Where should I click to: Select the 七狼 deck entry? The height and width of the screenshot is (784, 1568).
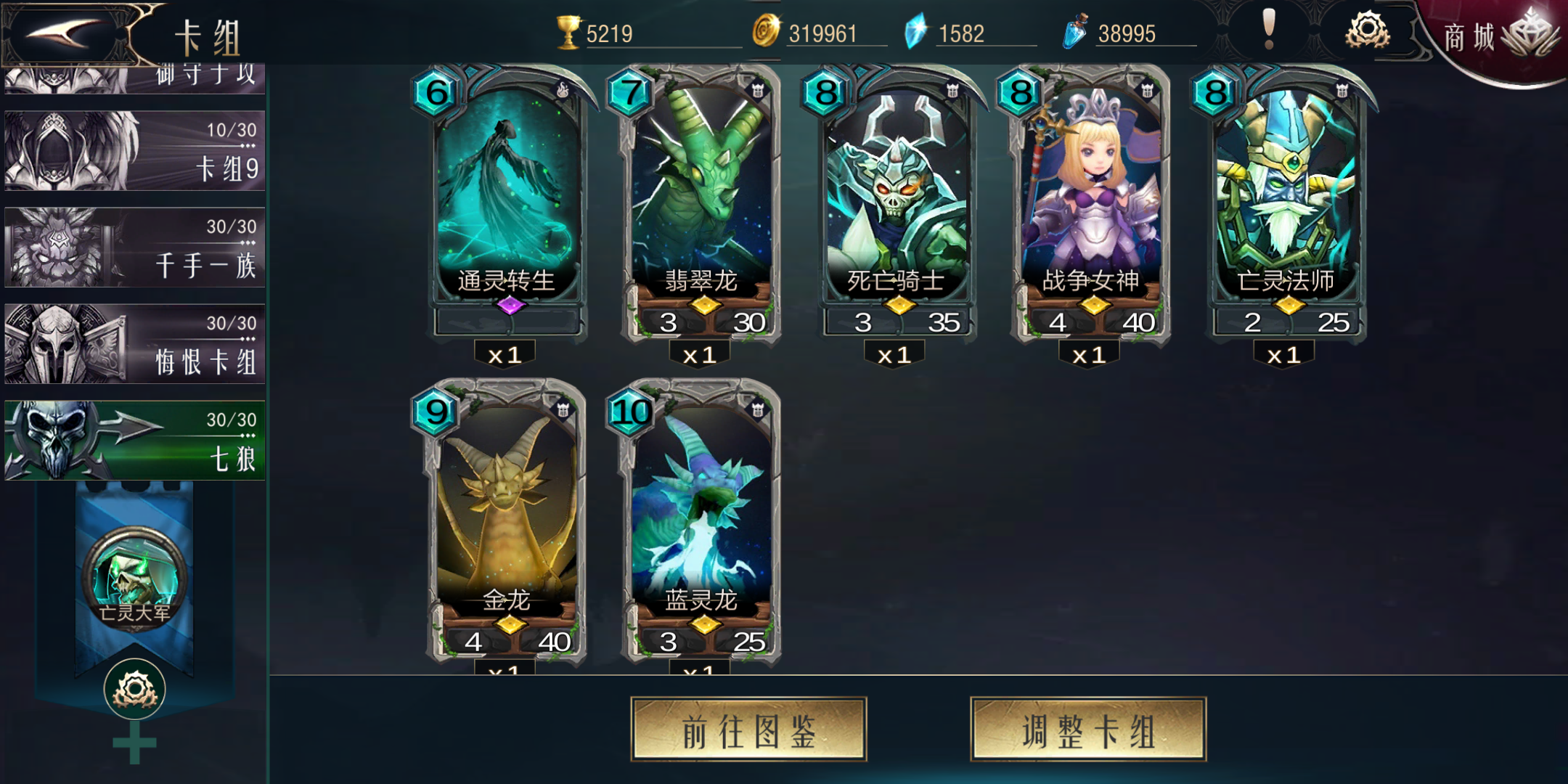(x=134, y=441)
